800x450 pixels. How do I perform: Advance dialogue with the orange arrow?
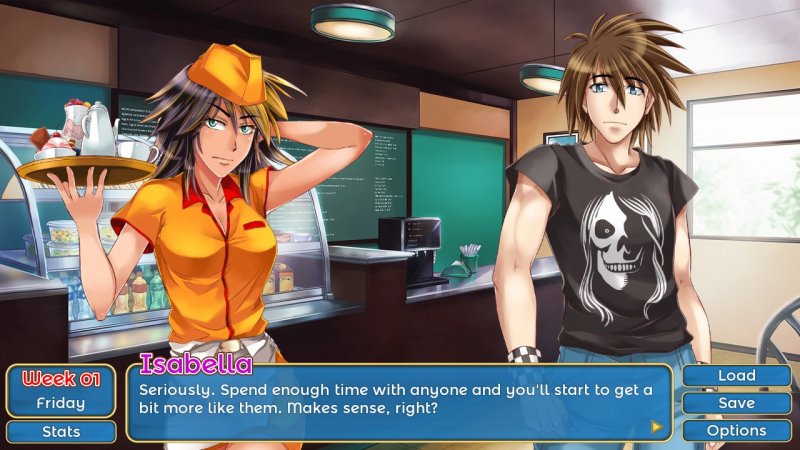point(657,426)
